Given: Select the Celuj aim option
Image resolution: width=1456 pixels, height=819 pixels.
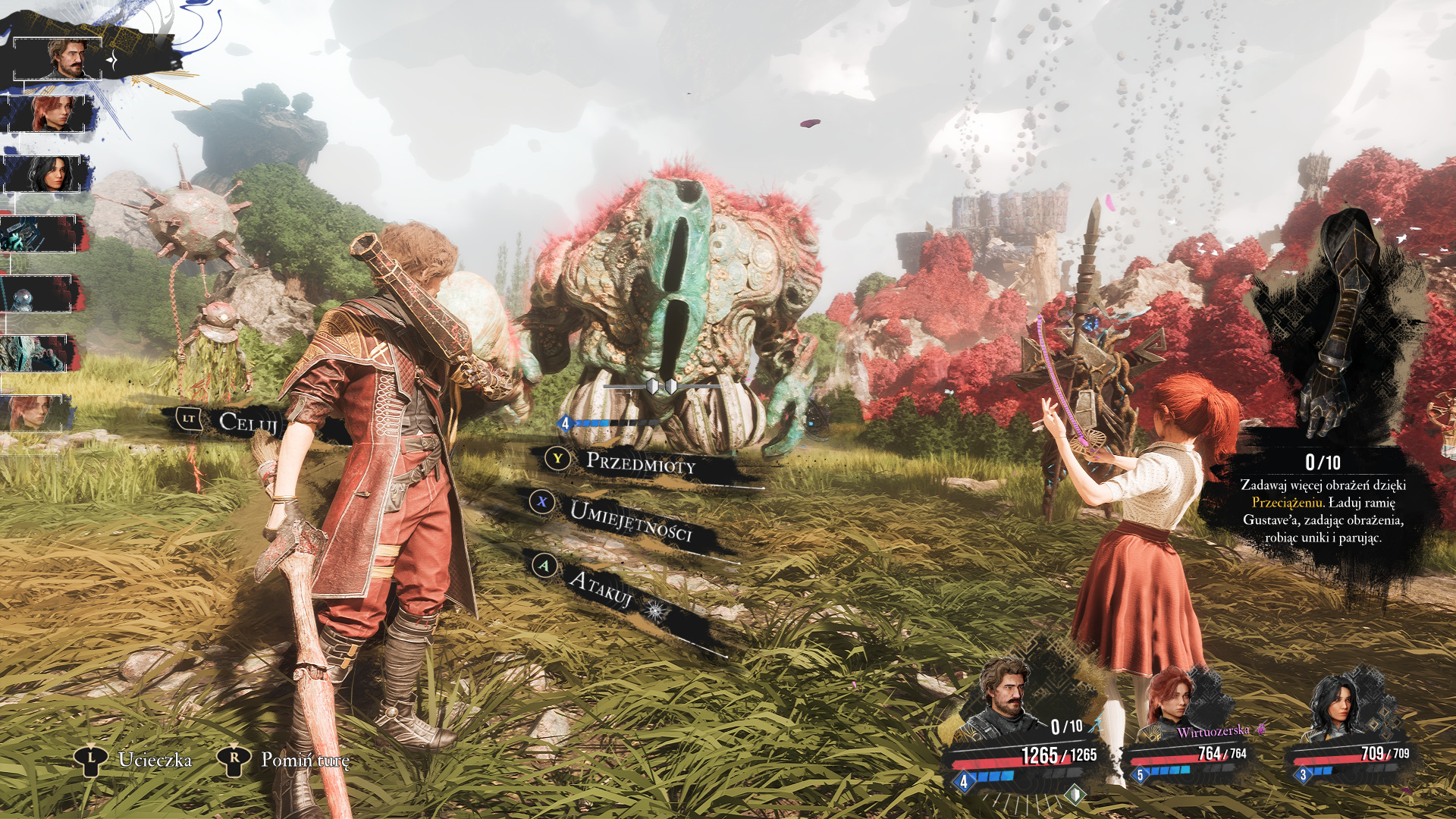Looking at the screenshot, I should coord(247,422).
